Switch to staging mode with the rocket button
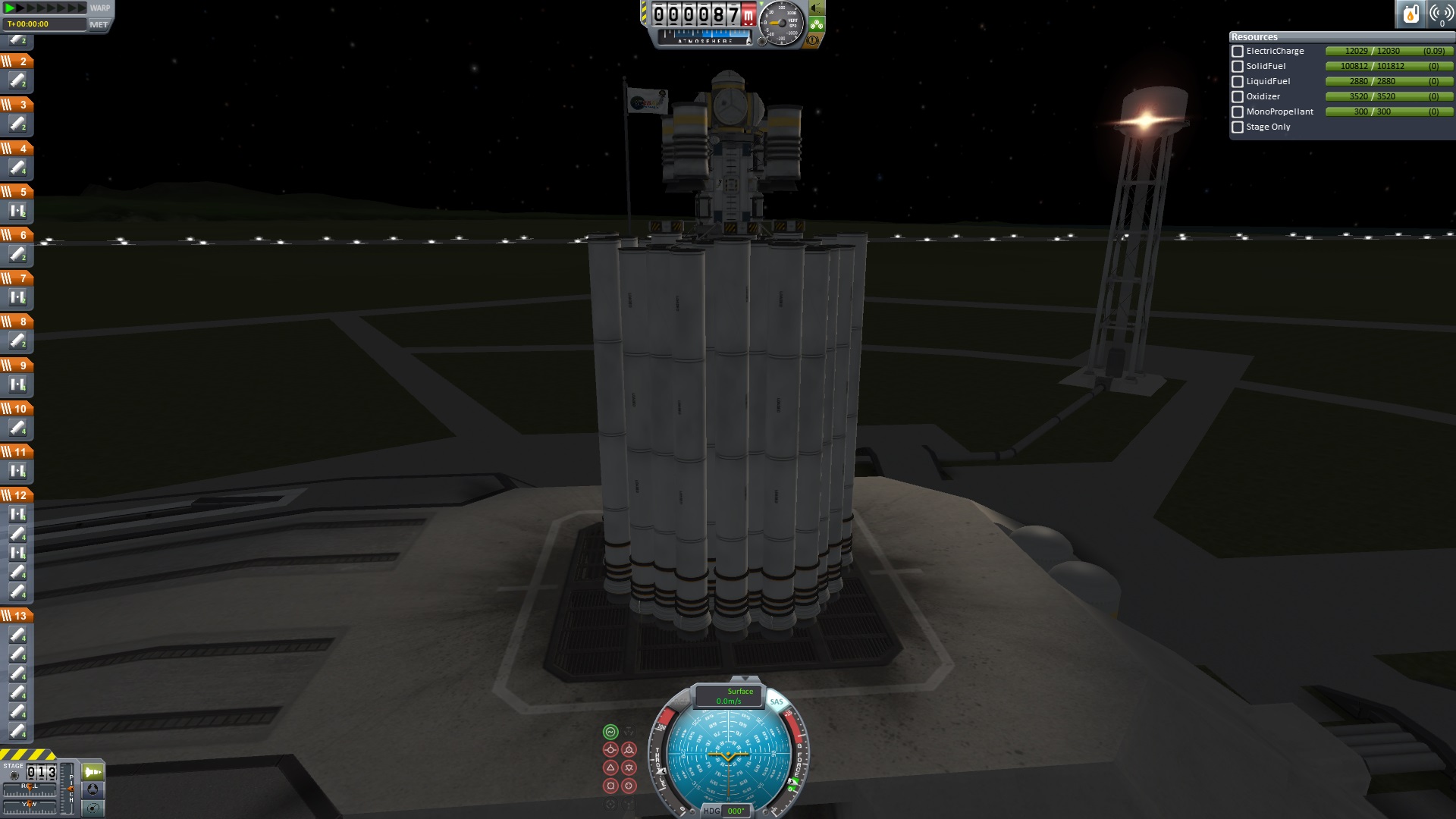Screen dimensions: 1456x819 click(93, 772)
